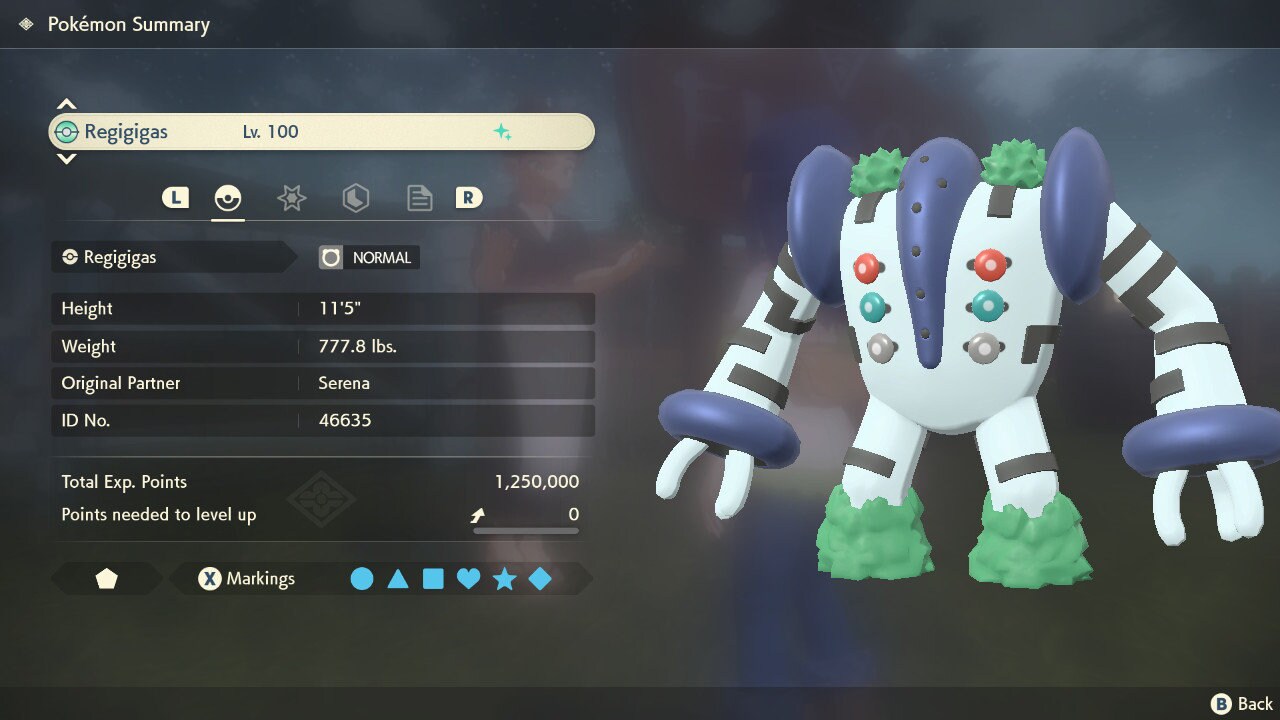Toggle the star marking
This screenshot has height=720, width=1280.
tap(504, 579)
